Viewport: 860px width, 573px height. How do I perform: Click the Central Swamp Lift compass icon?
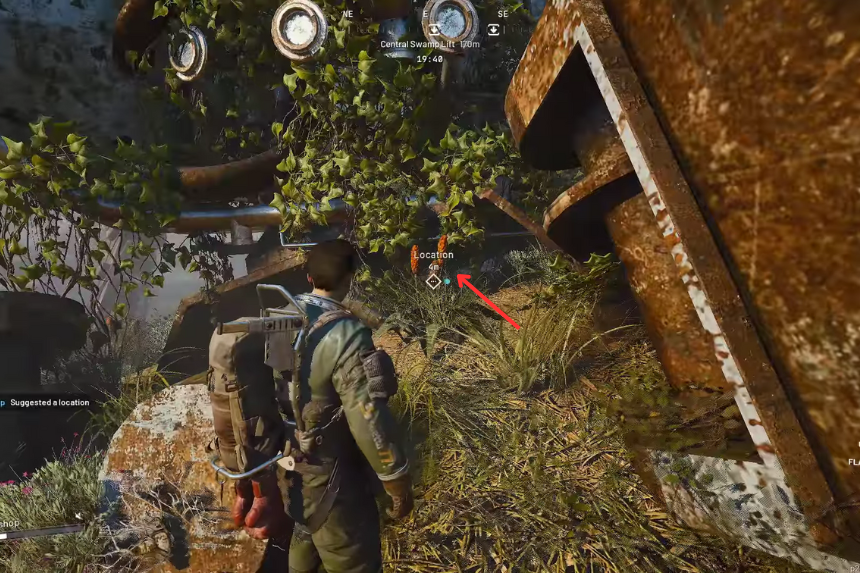pos(435,30)
